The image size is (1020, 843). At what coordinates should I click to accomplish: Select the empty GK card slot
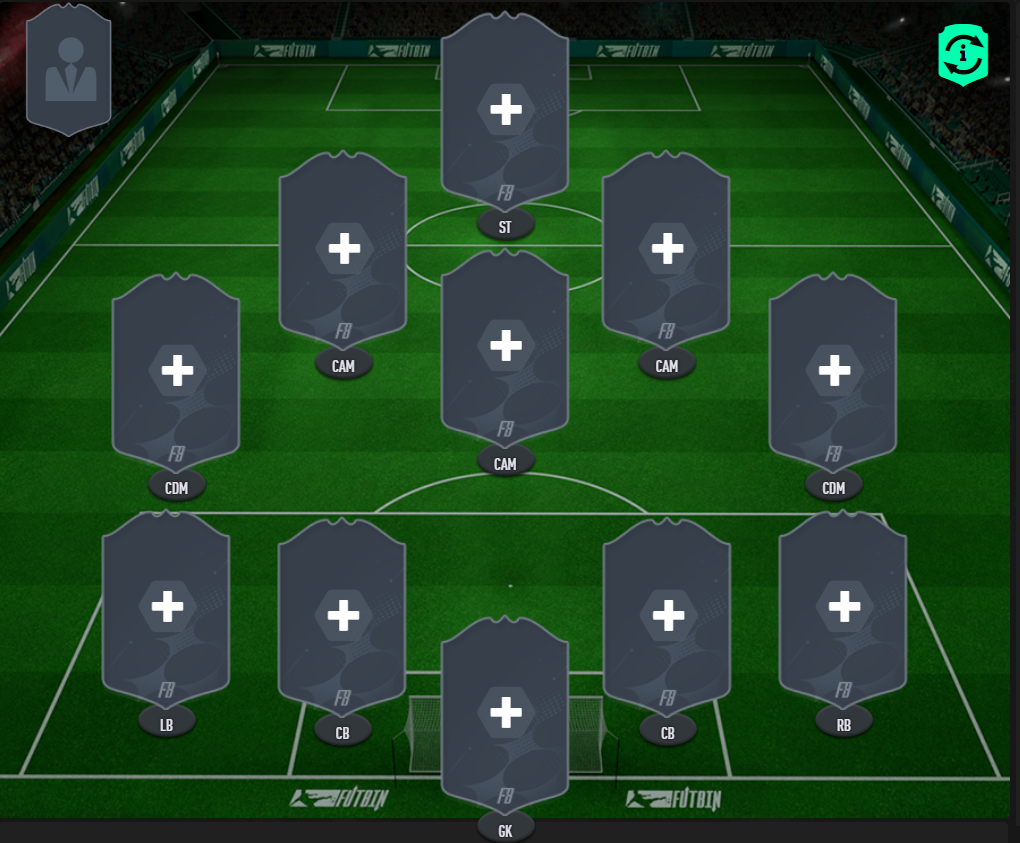[505, 713]
